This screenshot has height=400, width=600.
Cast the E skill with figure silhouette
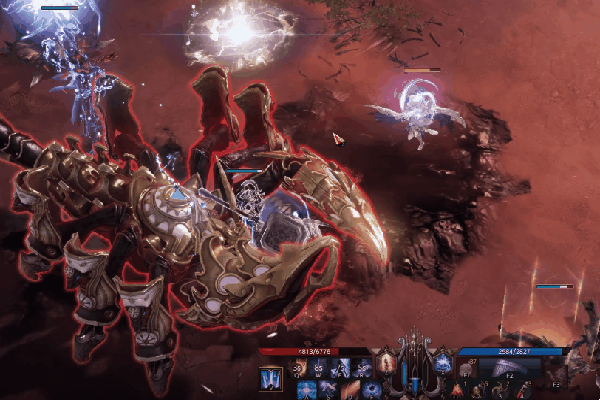click(344, 368)
